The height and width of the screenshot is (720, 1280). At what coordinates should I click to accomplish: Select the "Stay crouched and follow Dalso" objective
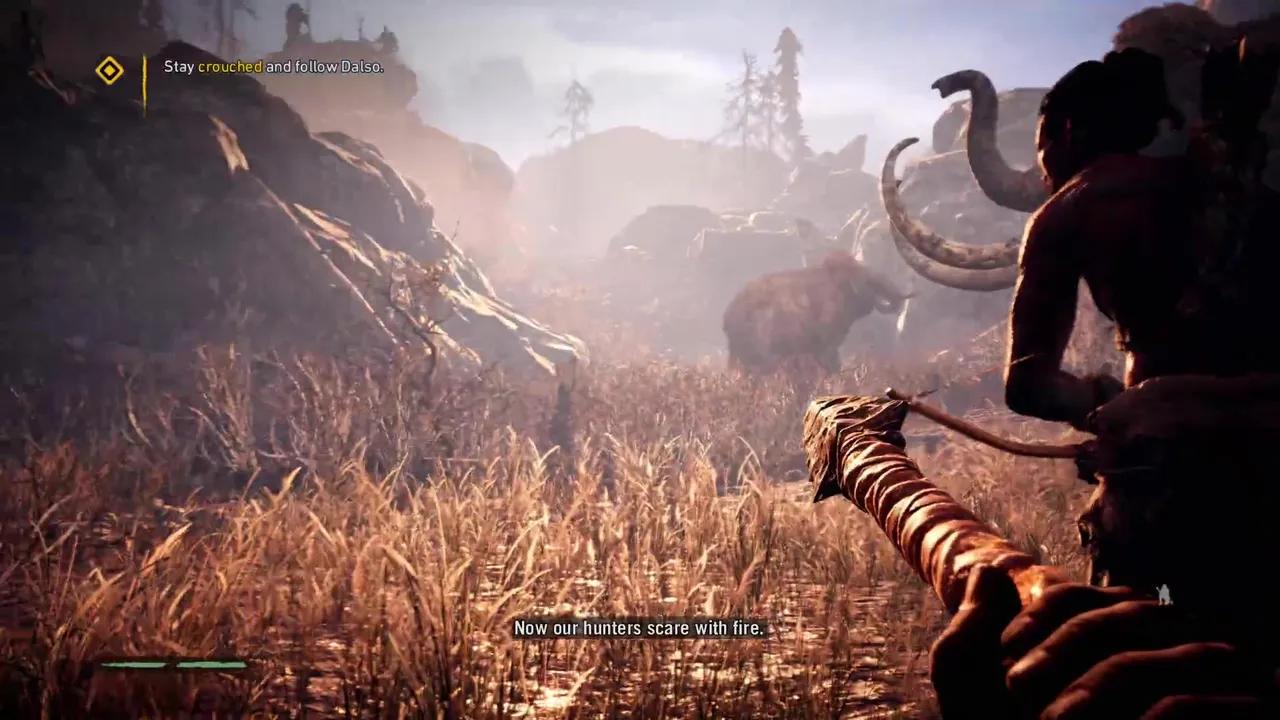click(x=273, y=67)
